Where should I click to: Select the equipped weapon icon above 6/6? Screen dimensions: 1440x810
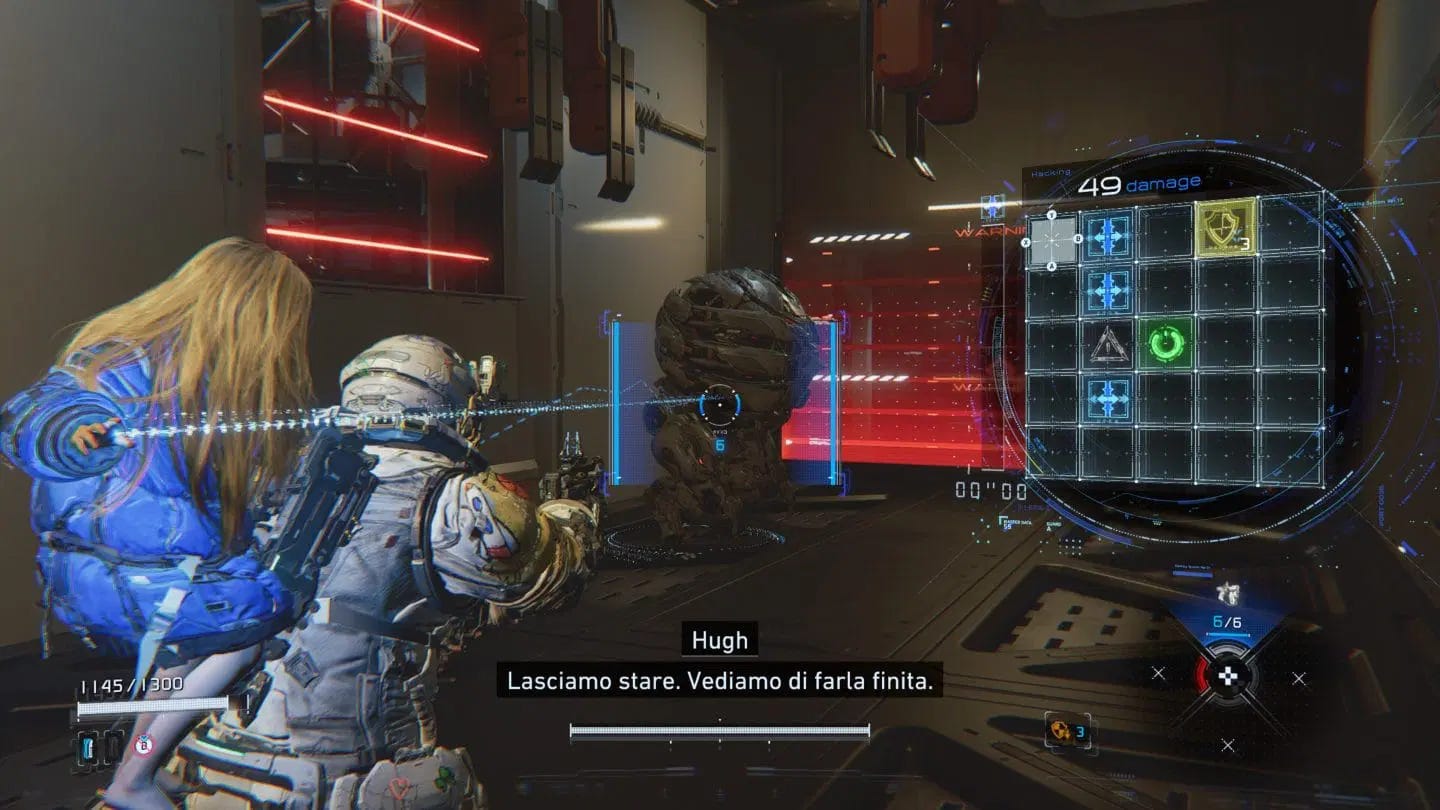[x=1226, y=594]
